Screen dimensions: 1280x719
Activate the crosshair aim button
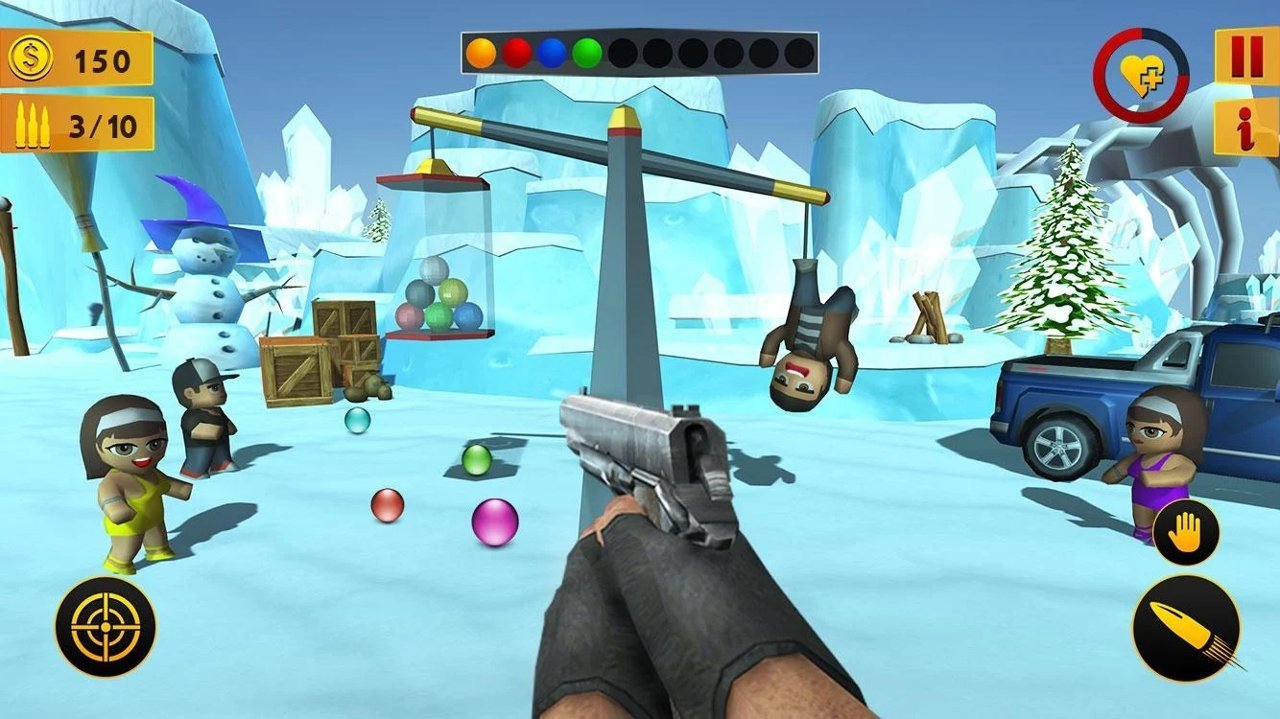pos(105,627)
